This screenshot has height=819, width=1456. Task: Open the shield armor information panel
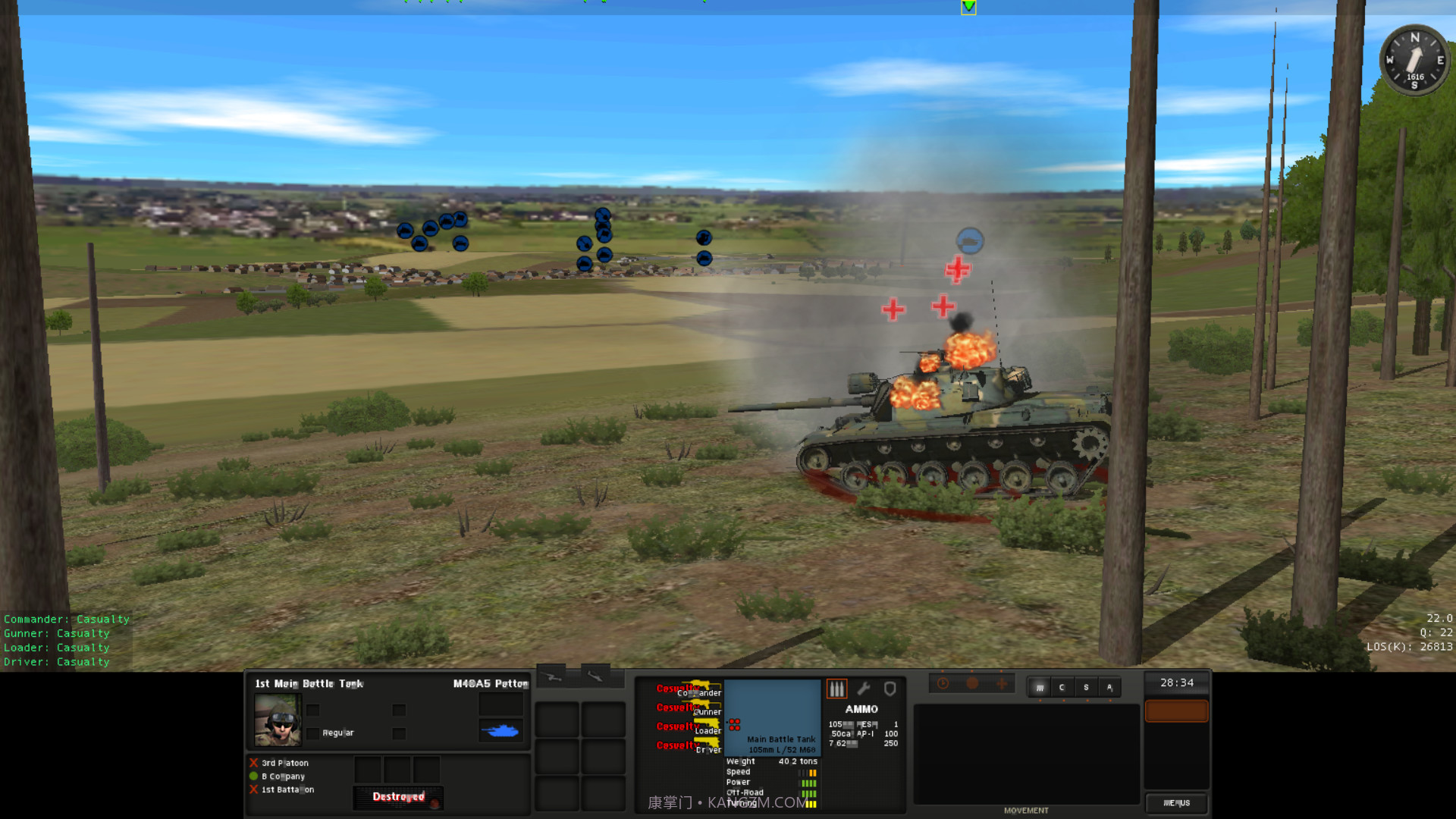[890, 689]
